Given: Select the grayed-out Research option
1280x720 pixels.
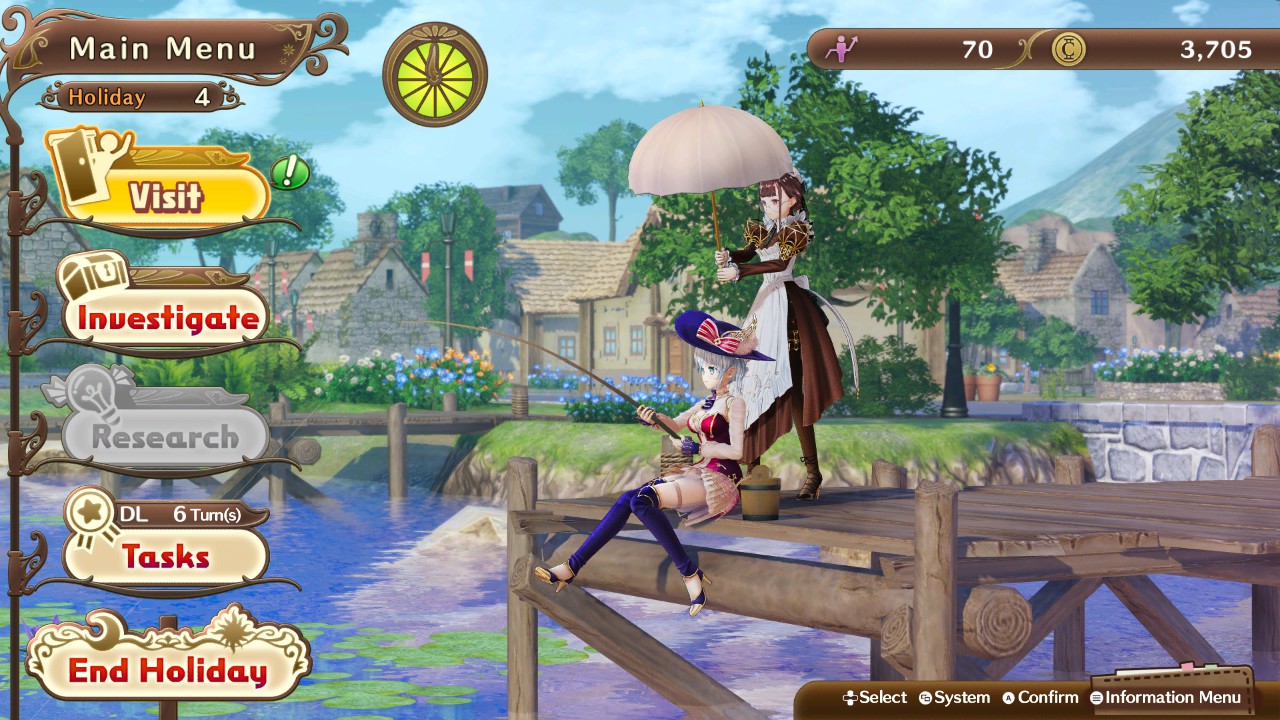Looking at the screenshot, I should click(160, 435).
